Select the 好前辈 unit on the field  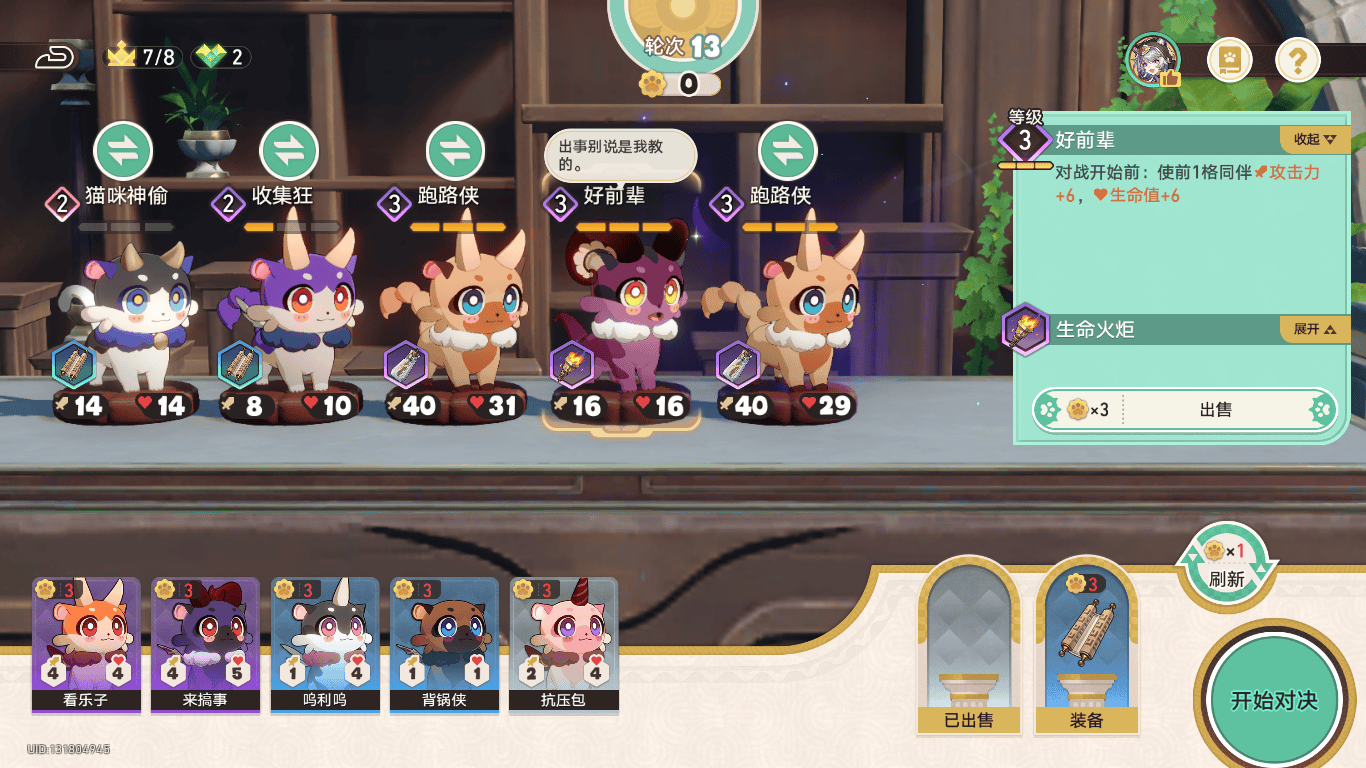pos(620,320)
